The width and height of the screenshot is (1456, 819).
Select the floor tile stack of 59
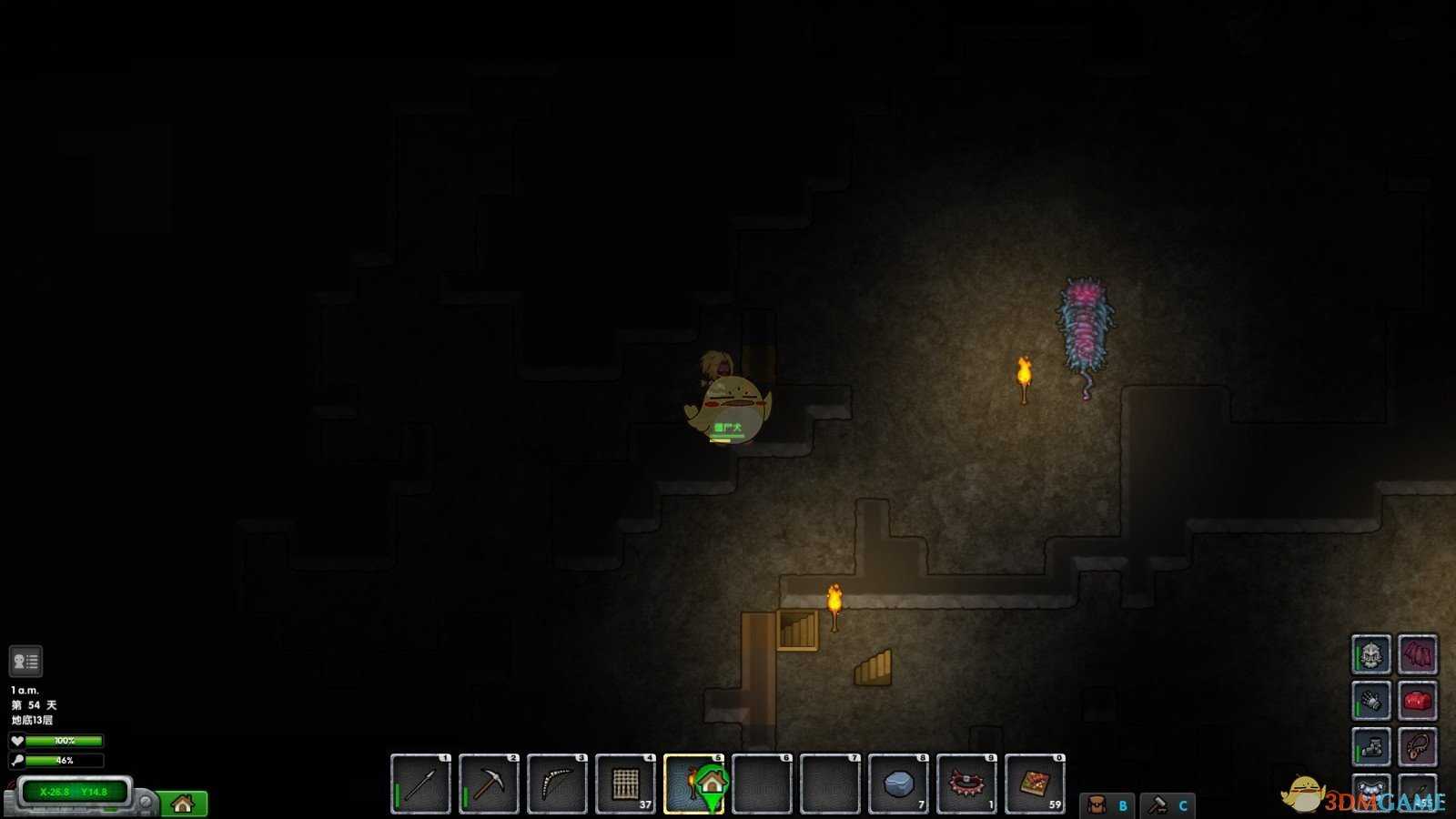click(1035, 784)
